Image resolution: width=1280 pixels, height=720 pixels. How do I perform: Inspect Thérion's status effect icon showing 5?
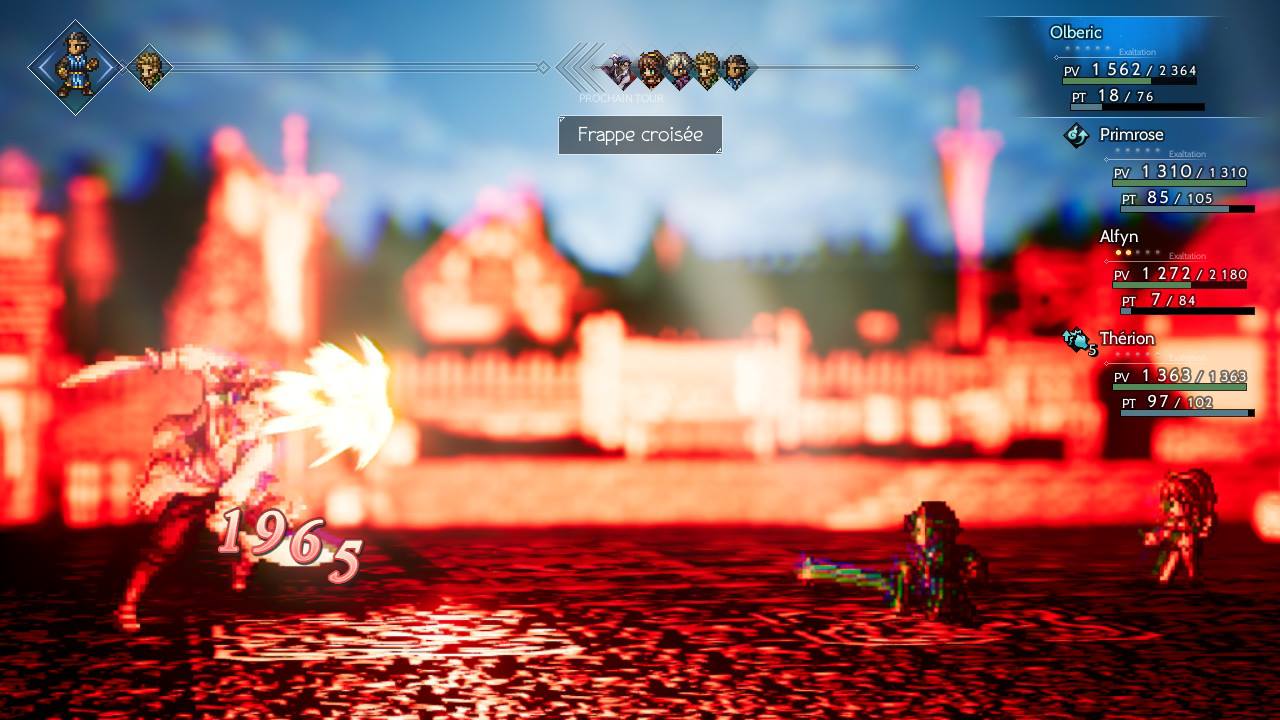[1078, 341]
